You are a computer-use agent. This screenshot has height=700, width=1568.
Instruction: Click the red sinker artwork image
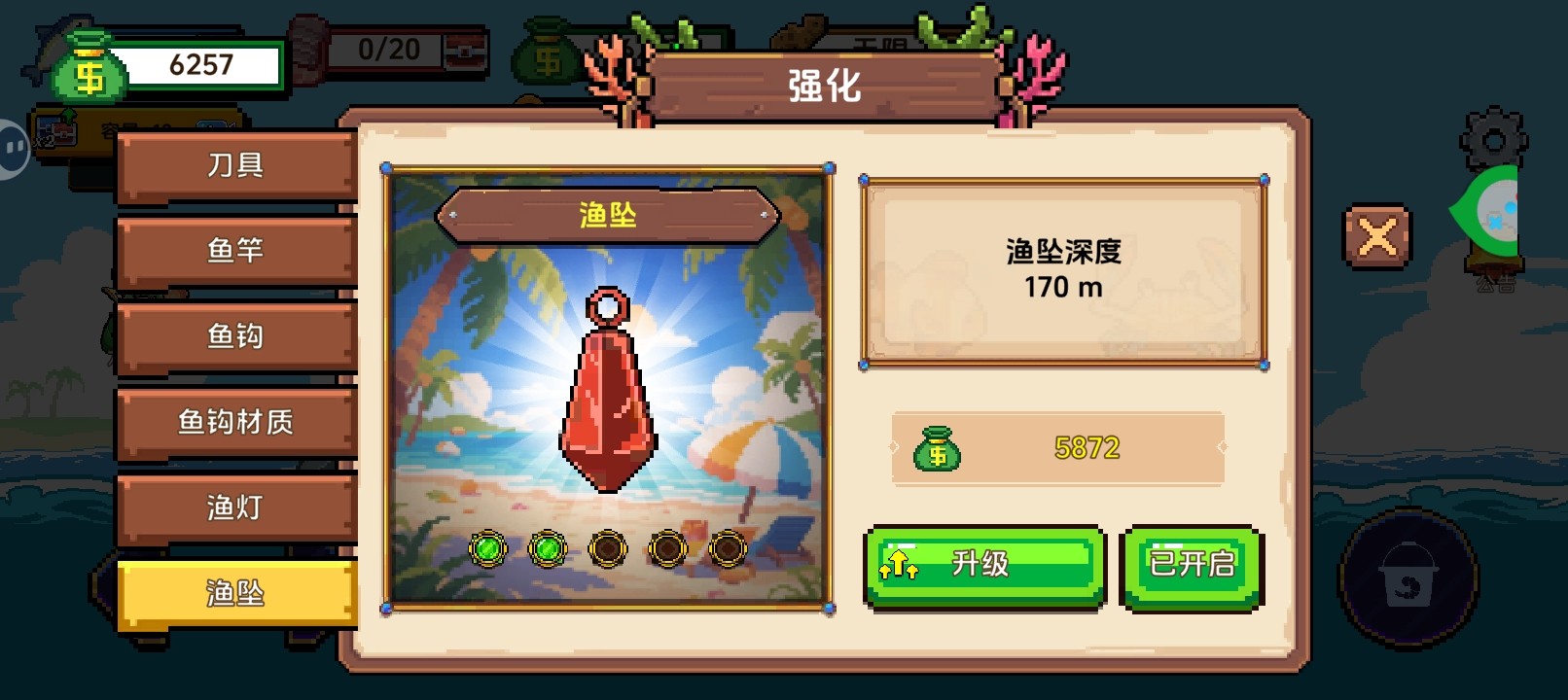click(x=607, y=389)
